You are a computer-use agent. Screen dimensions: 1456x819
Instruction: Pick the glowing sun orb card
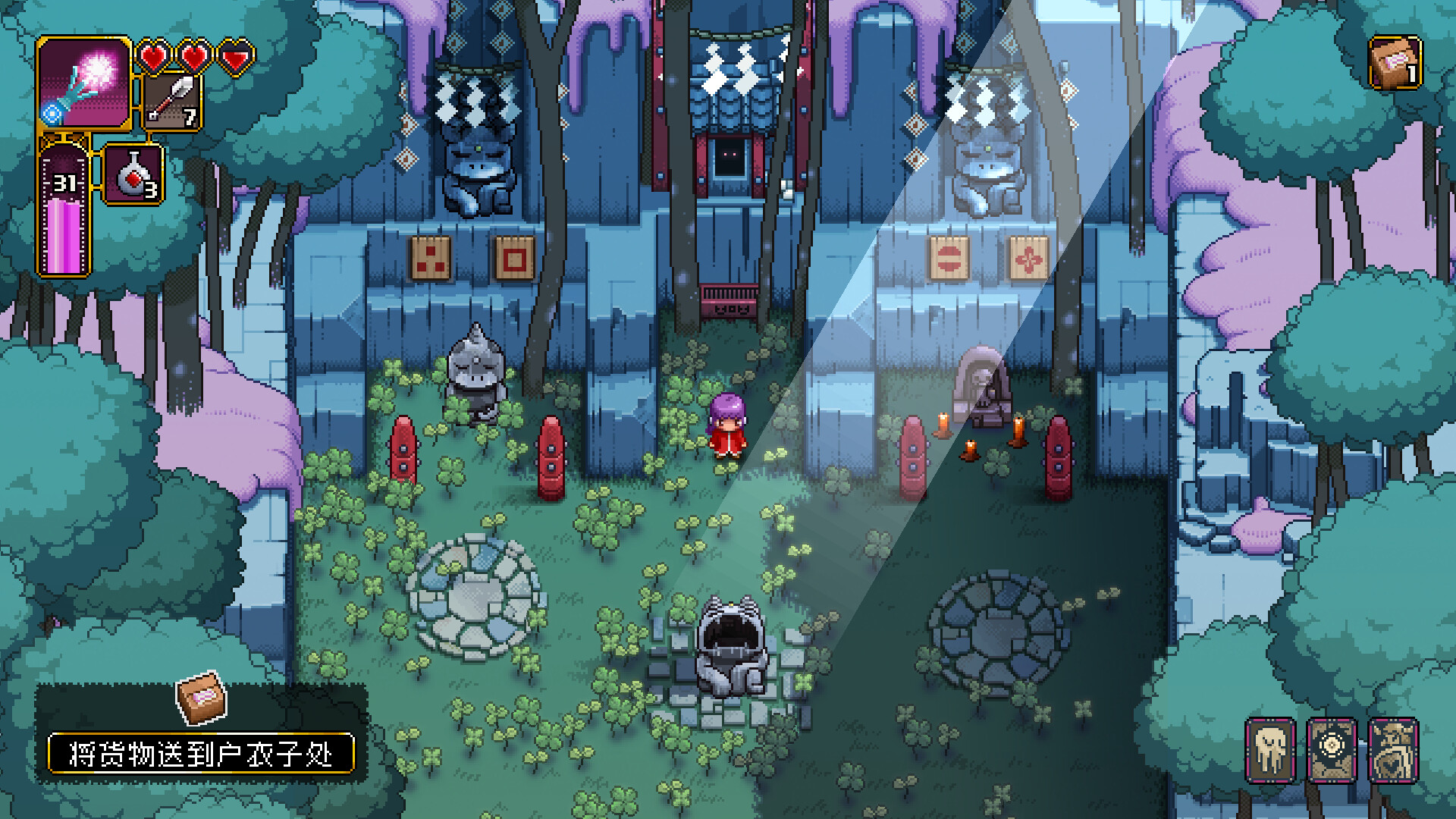[1332, 750]
